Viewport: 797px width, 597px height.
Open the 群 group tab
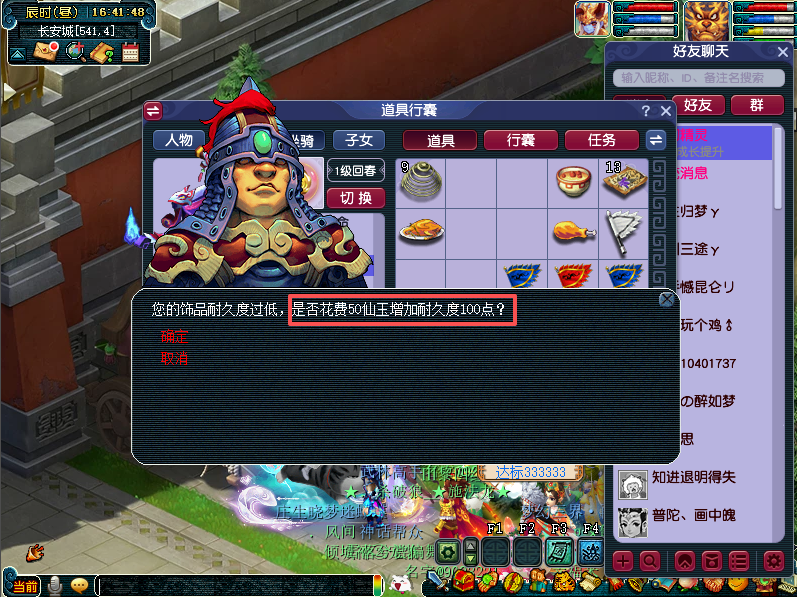[757, 105]
